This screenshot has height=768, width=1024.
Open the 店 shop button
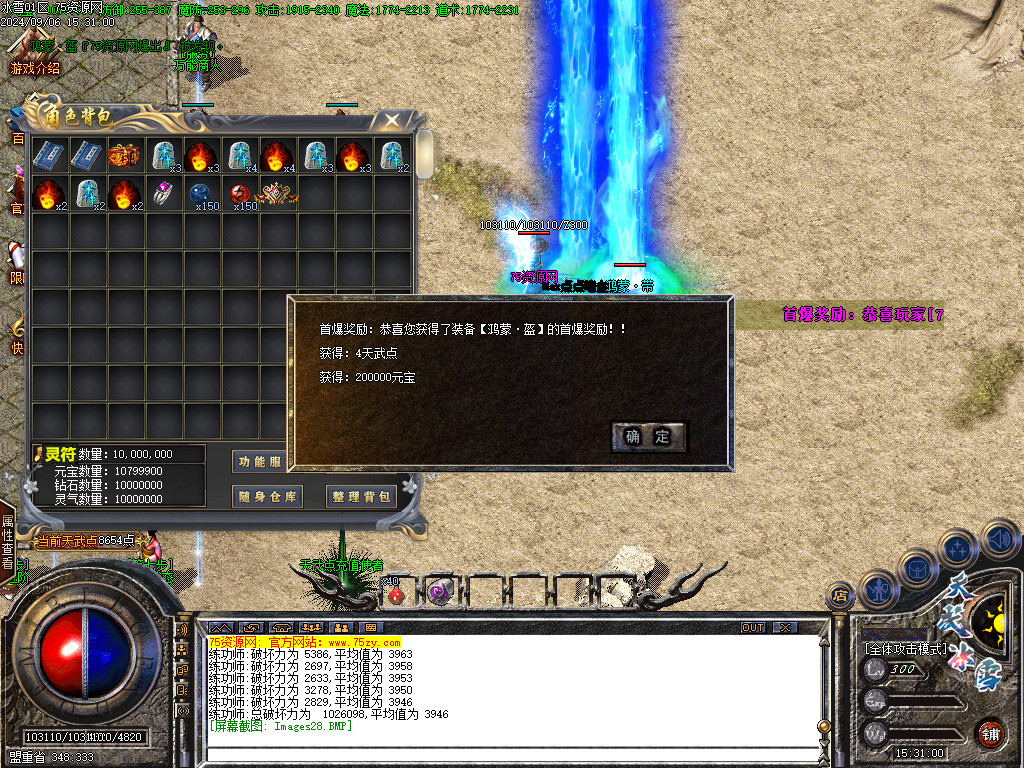pos(840,596)
